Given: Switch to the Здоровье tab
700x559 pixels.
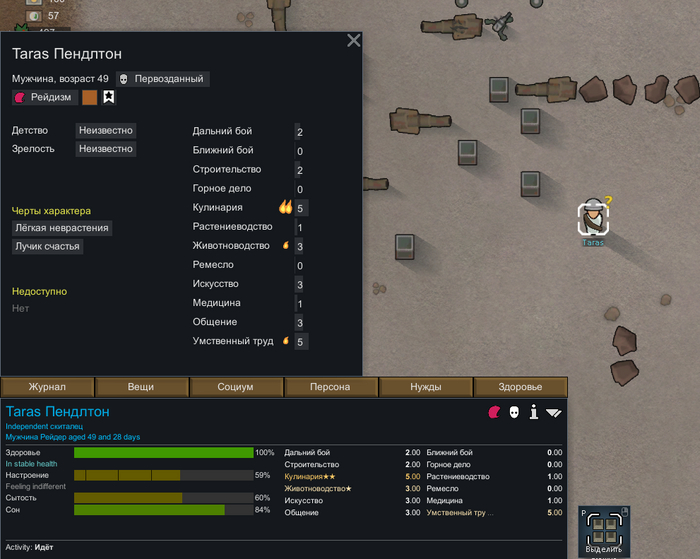Looking at the screenshot, I should point(520,387).
